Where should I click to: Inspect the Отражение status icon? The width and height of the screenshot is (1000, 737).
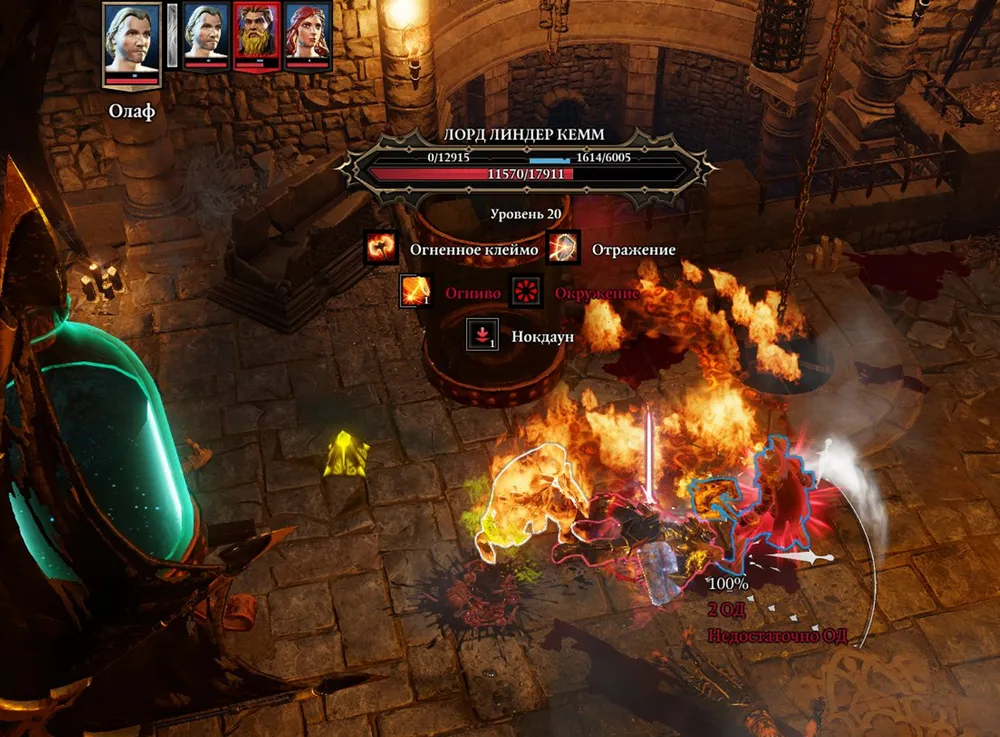[565, 249]
